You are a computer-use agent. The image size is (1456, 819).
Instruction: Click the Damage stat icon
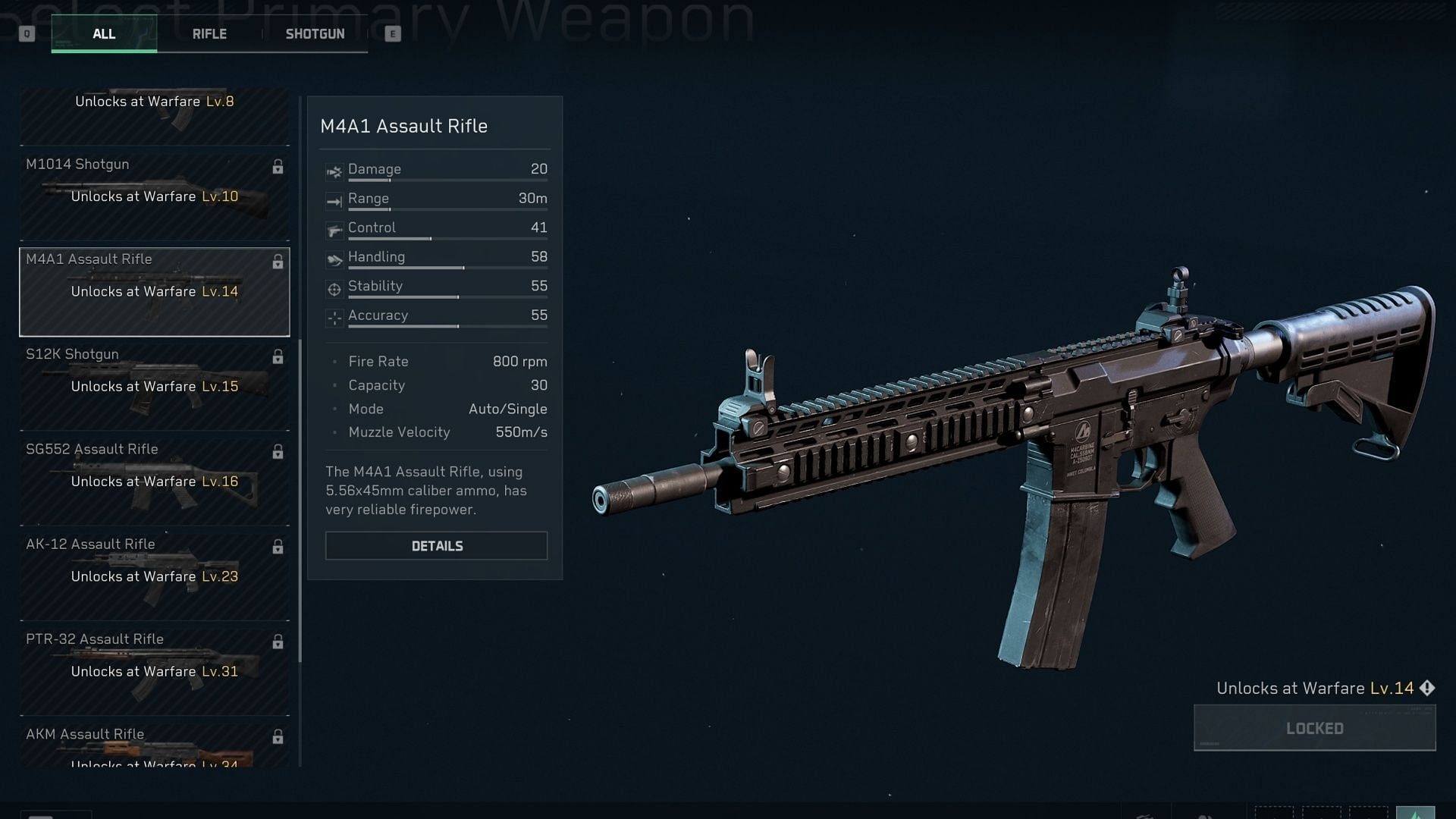[334, 171]
